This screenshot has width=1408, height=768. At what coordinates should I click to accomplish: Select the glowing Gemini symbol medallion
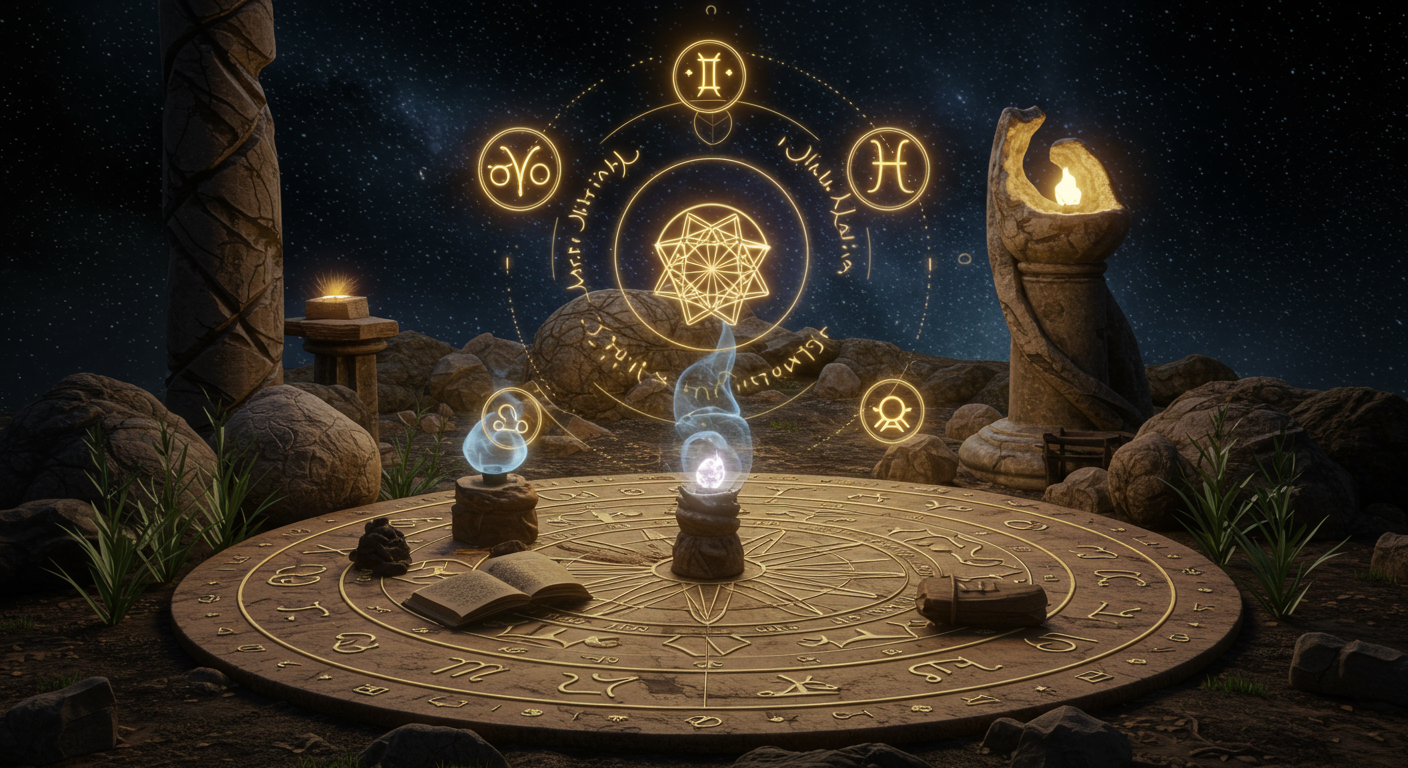tap(709, 75)
